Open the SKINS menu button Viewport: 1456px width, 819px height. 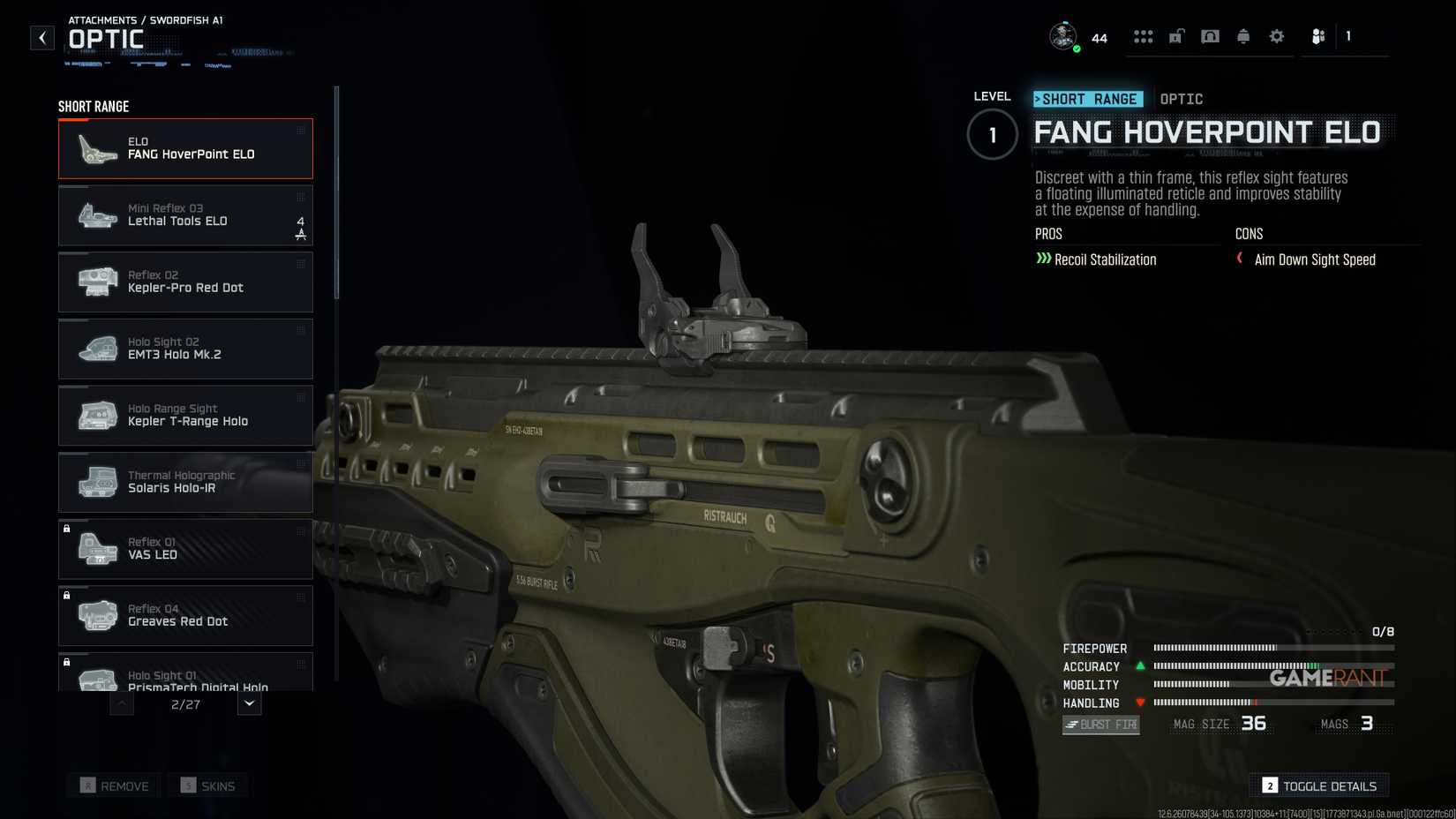(208, 785)
